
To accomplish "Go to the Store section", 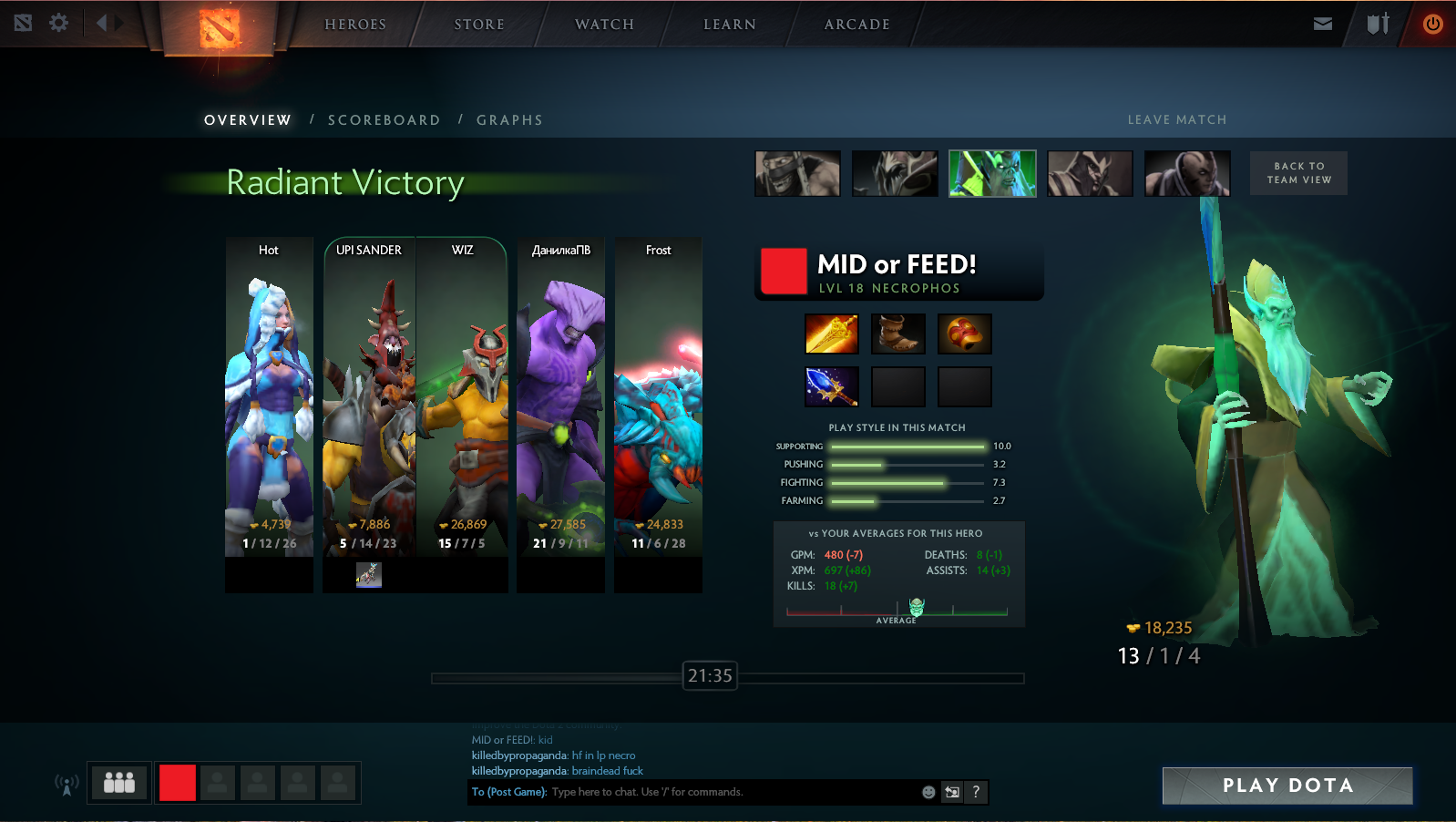I will click(479, 25).
